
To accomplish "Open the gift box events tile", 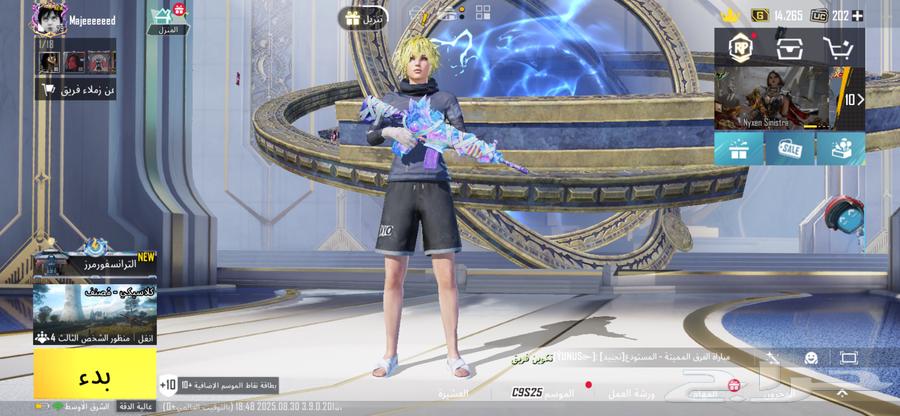I will click(738, 149).
